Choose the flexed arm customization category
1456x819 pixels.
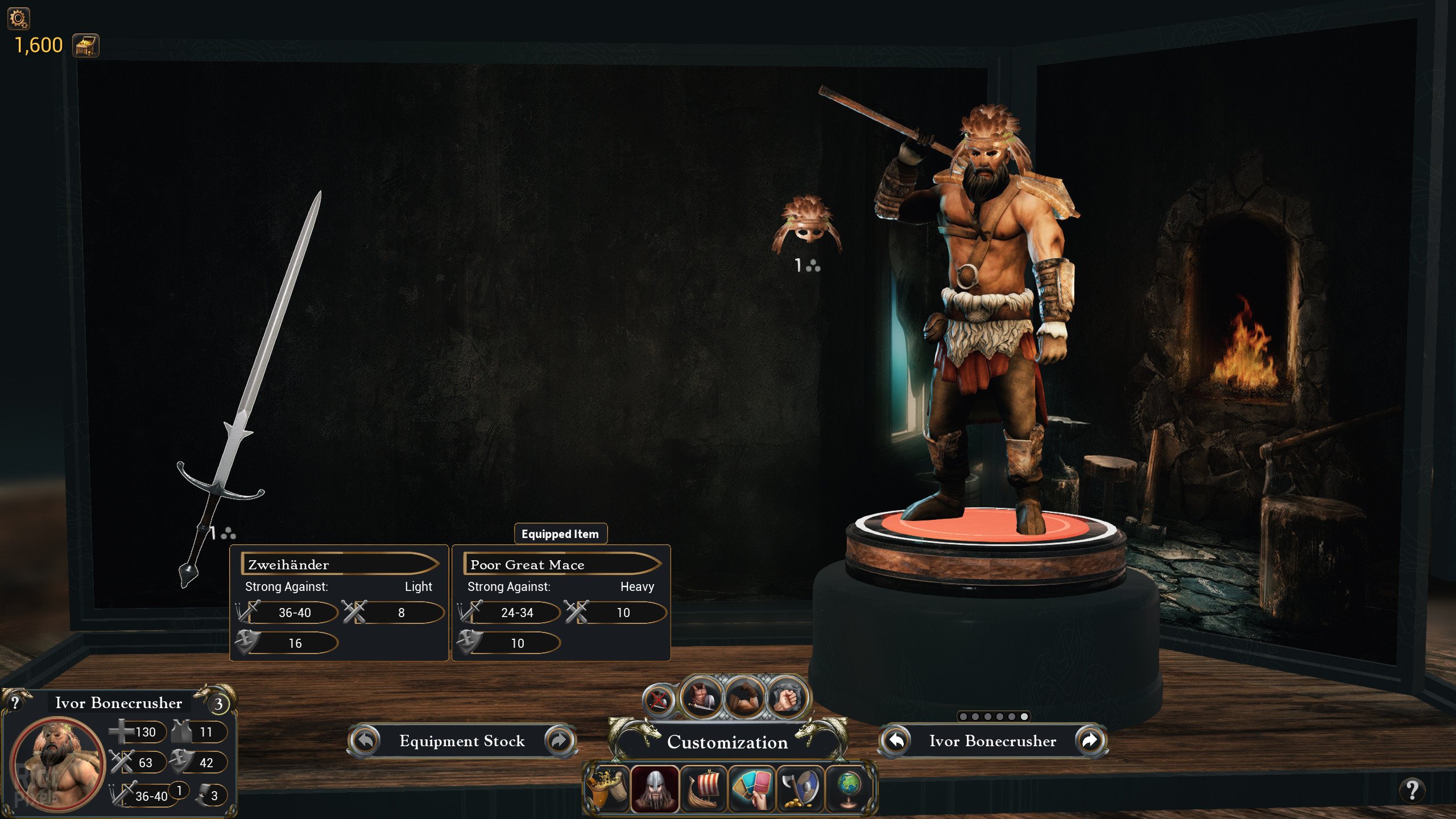(743, 696)
